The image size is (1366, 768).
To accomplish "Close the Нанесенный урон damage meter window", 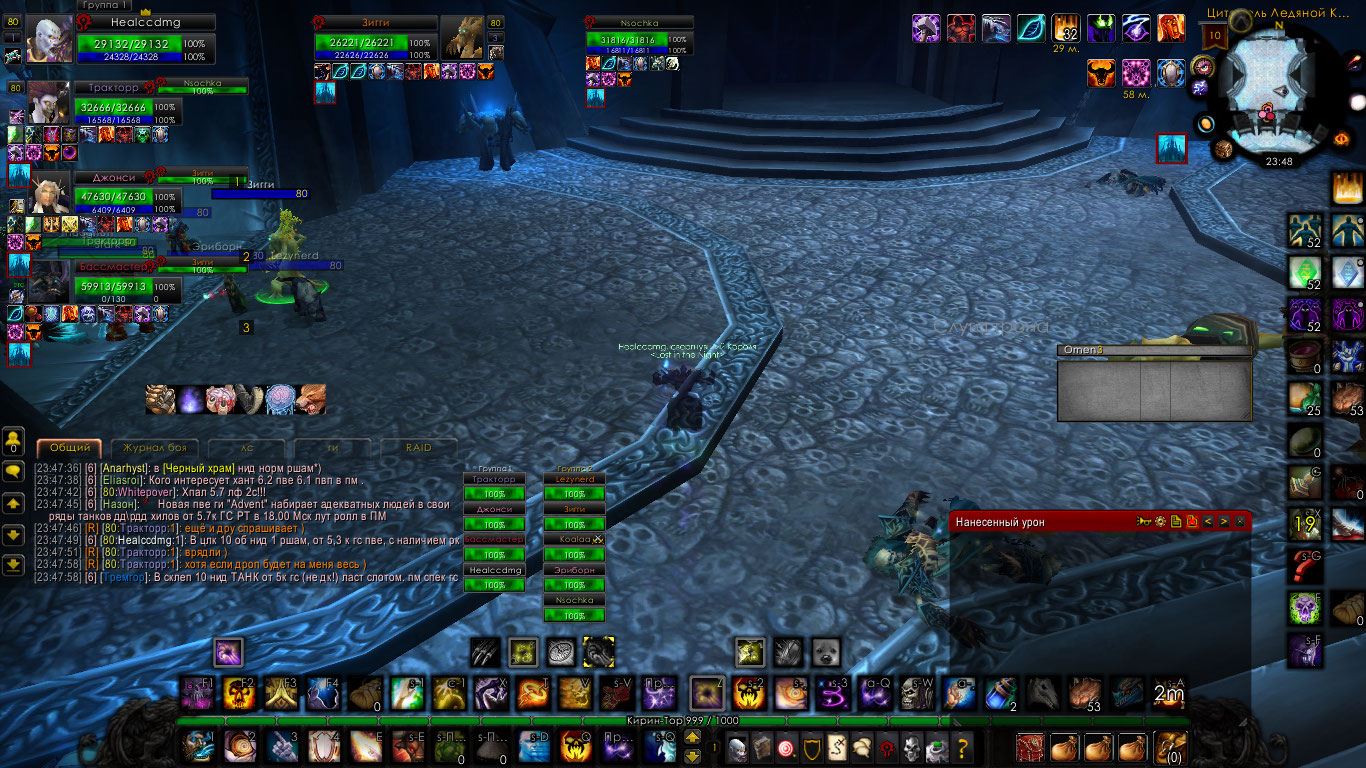I will (1240, 521).
